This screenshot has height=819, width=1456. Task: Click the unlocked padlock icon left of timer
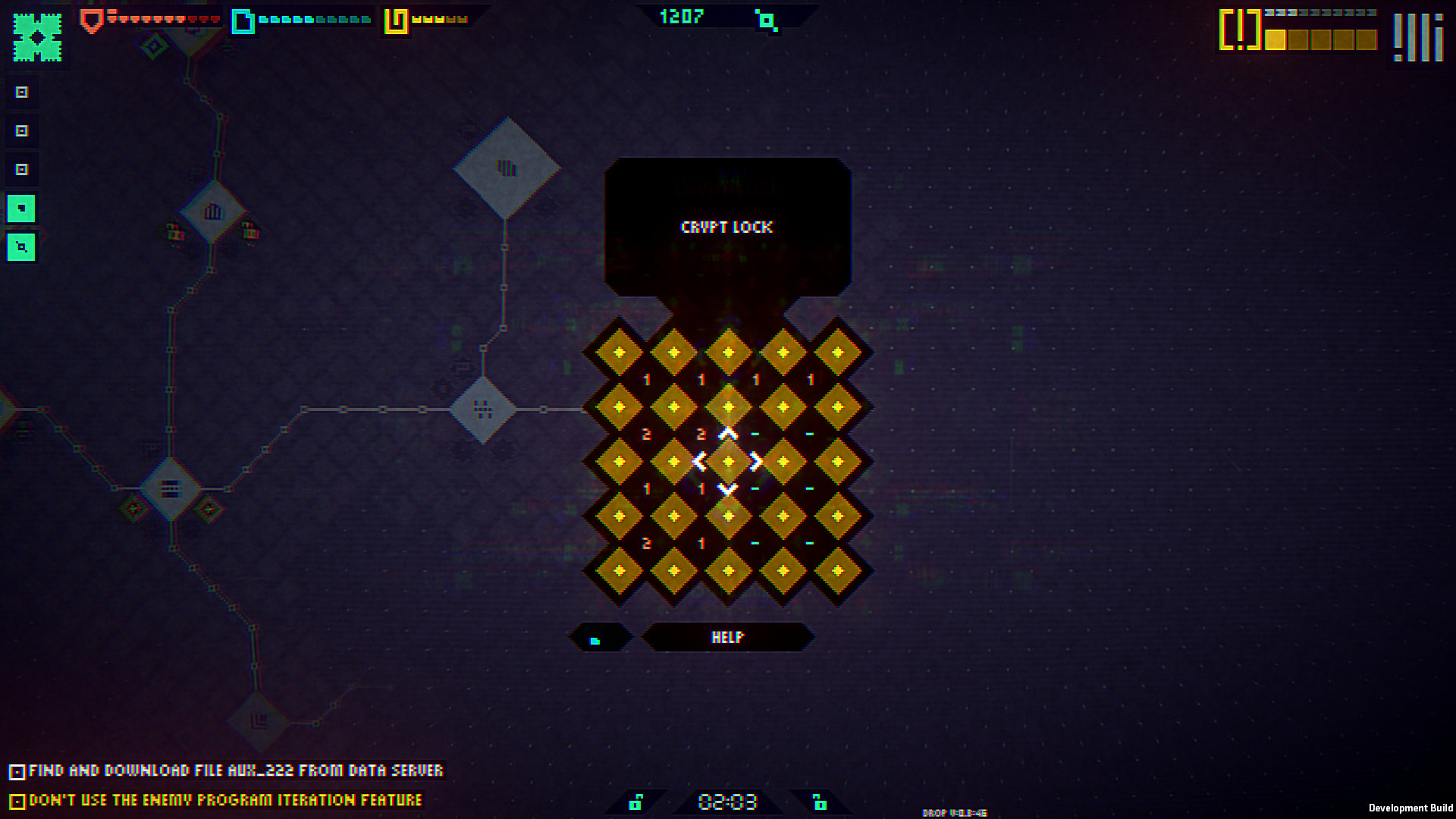click(x=635, y=801)
